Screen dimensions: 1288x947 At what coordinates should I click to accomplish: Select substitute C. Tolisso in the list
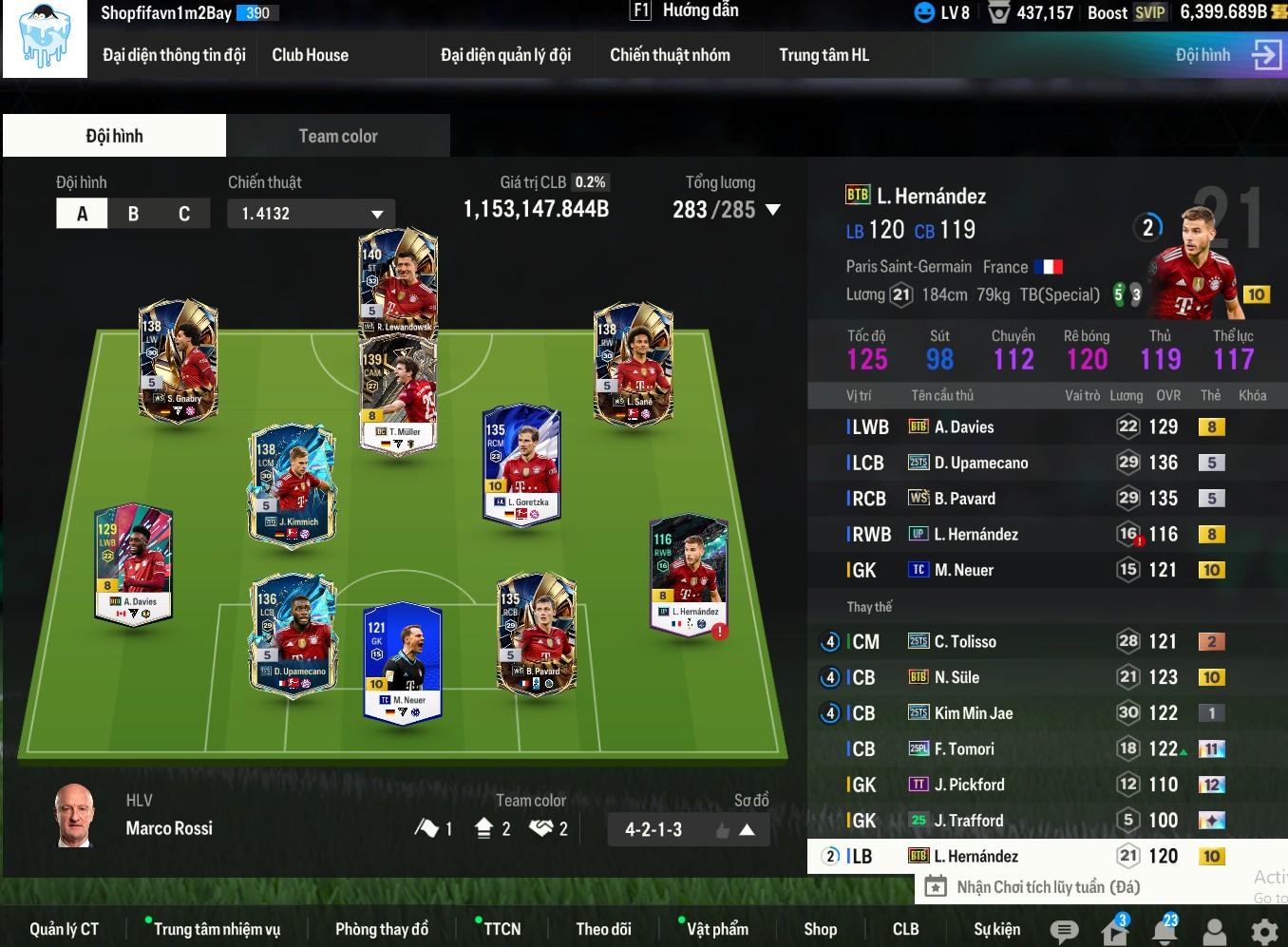coord(965,642)
